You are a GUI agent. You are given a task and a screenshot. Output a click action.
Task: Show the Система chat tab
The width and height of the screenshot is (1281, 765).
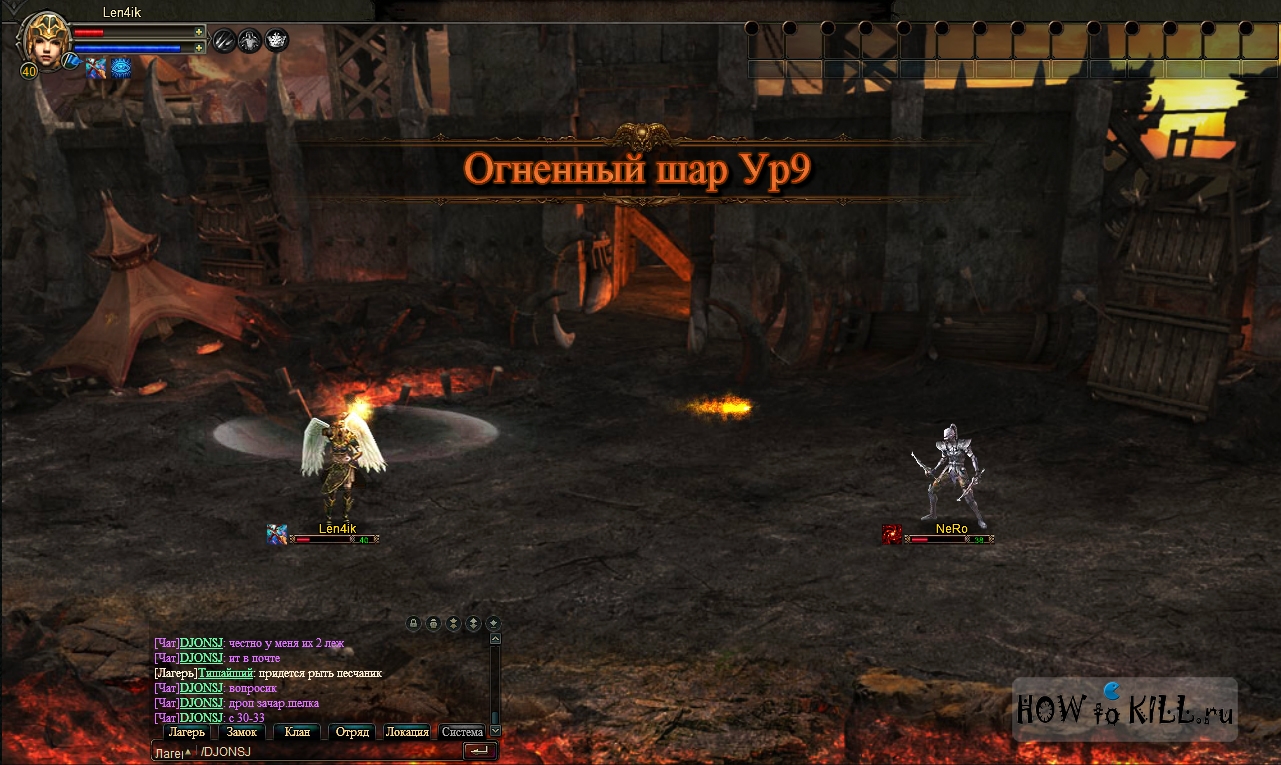[x=462, y=732]
